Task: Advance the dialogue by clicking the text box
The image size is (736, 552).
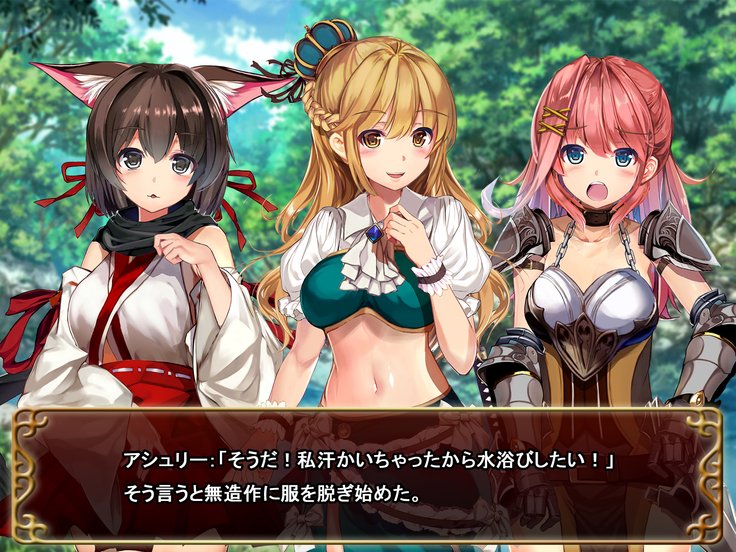Action: tap(368, 476)
